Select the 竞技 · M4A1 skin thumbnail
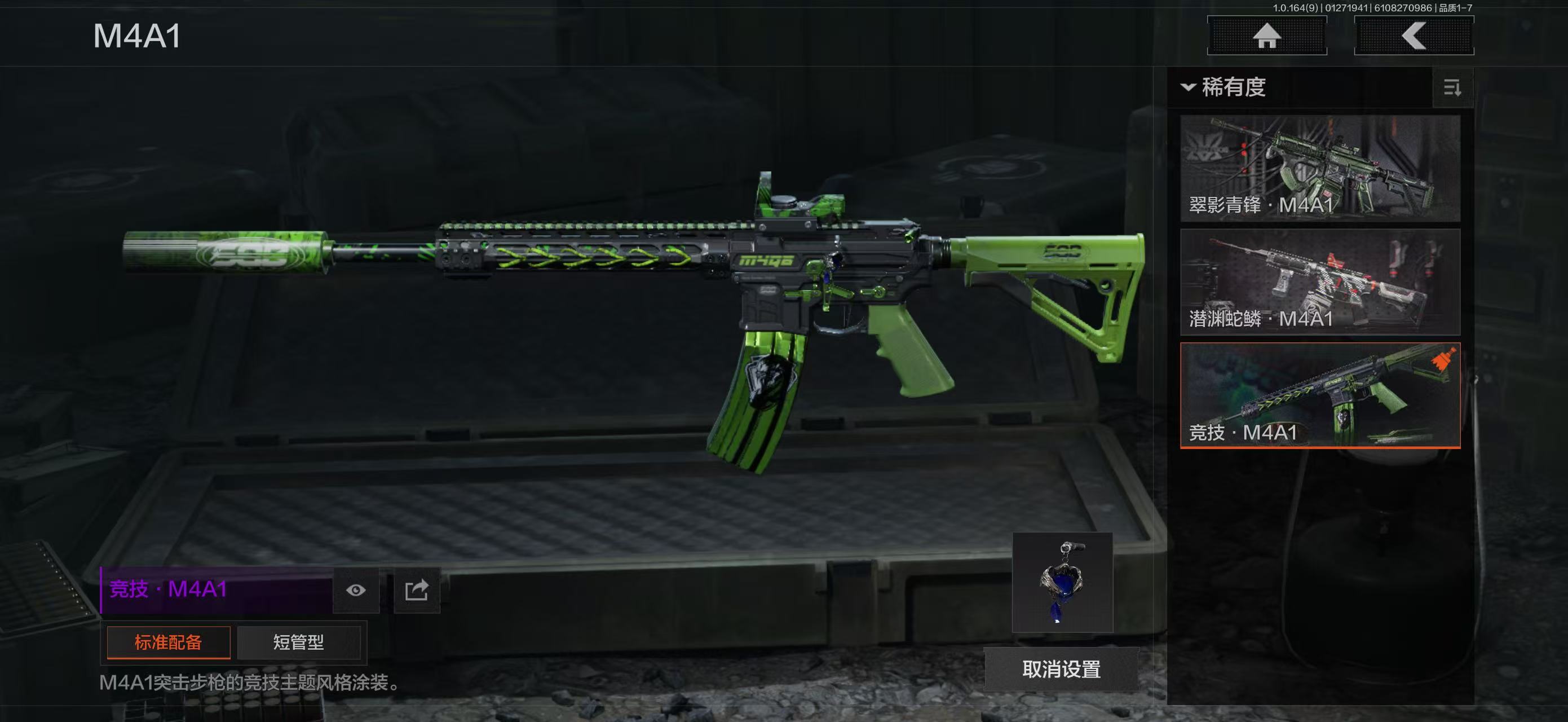1568x722 pixels. click(x=1320, y=395)
